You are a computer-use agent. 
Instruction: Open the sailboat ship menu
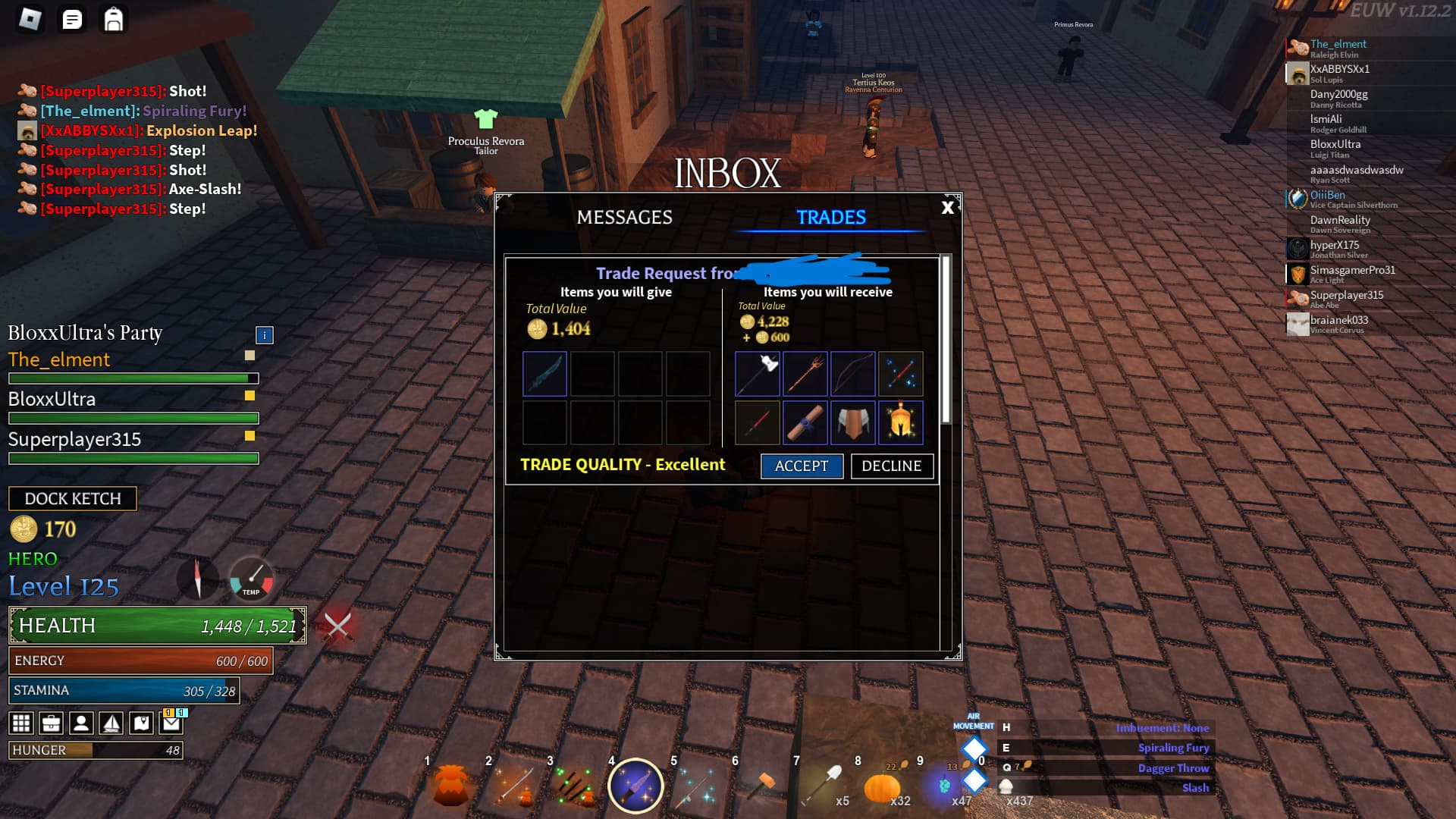(110, 723)
